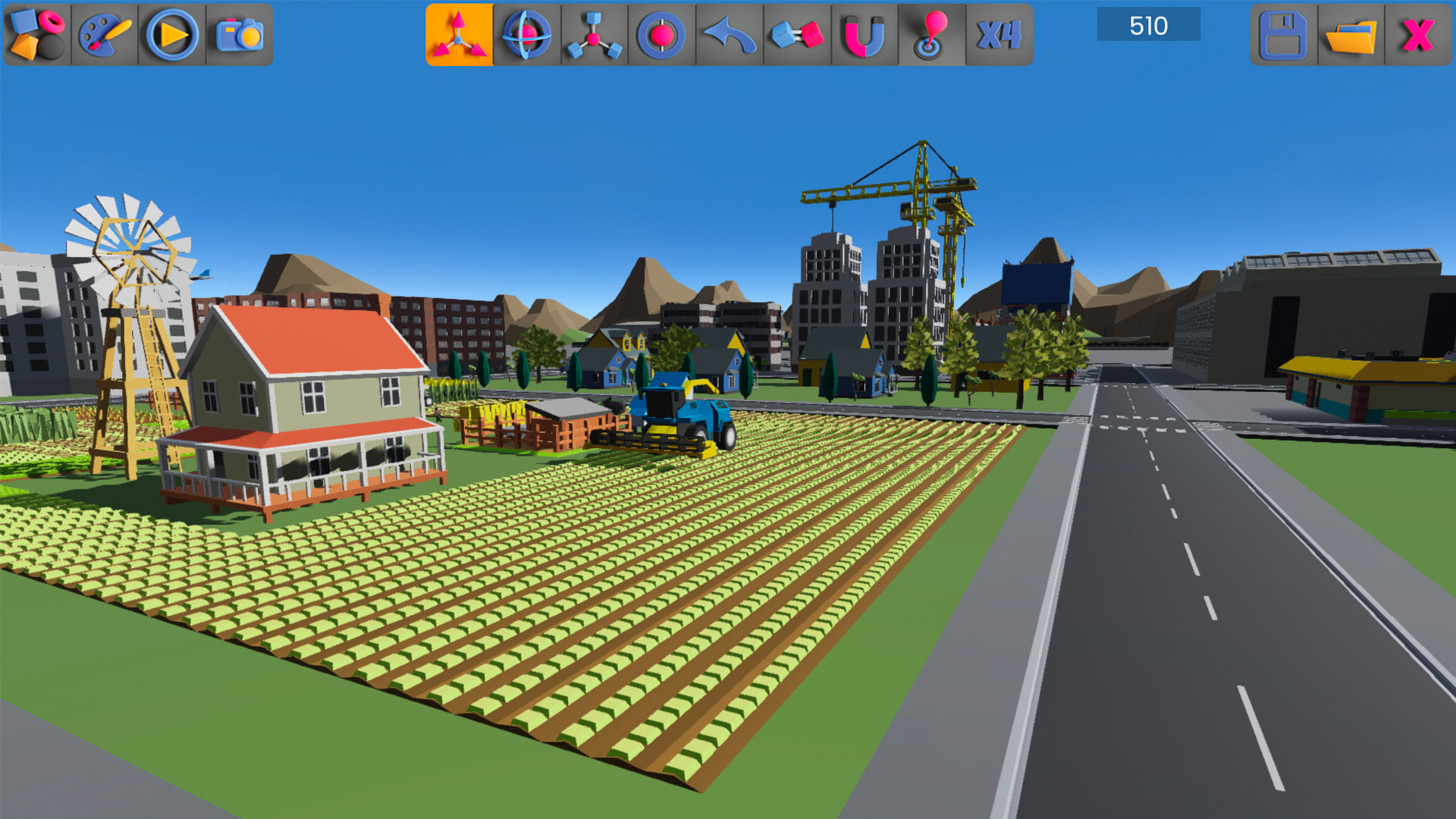Click the 510 counter display
The width and height of the screenshot is (1456, 819).
click(x=1147, y=25)
